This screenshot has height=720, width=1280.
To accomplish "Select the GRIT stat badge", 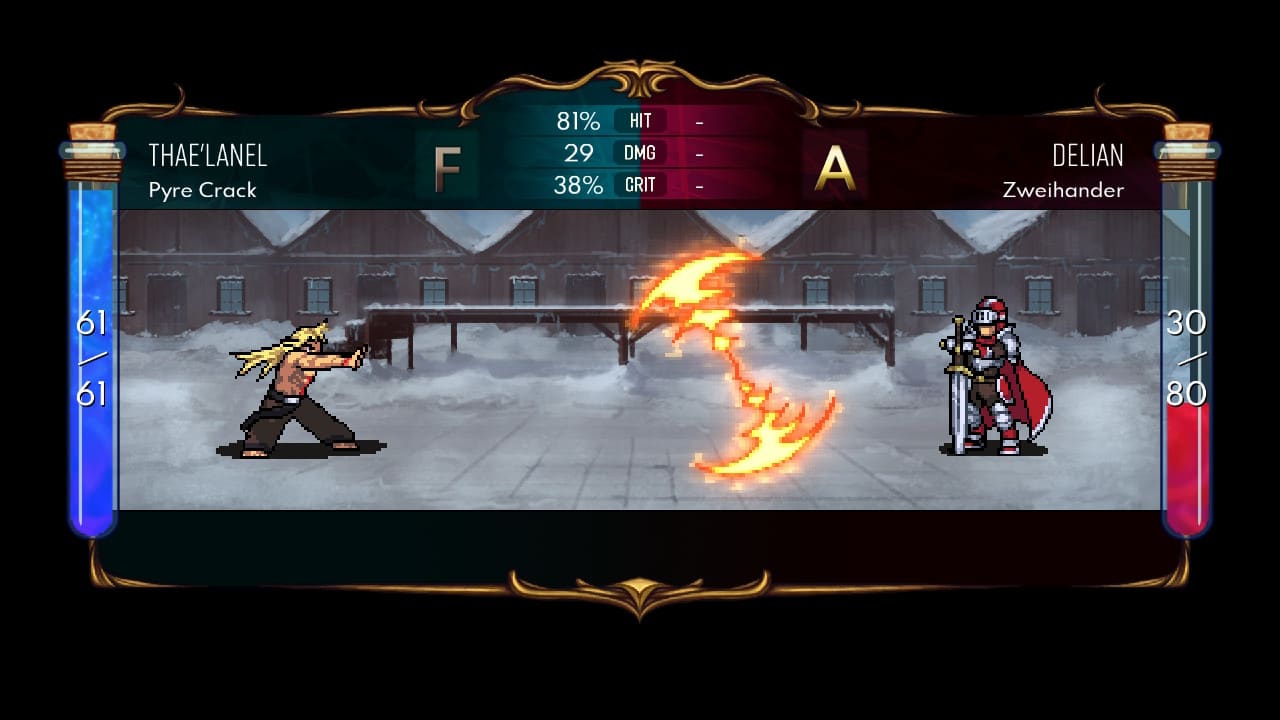I will pyautogui.click(x=641, y=185).
